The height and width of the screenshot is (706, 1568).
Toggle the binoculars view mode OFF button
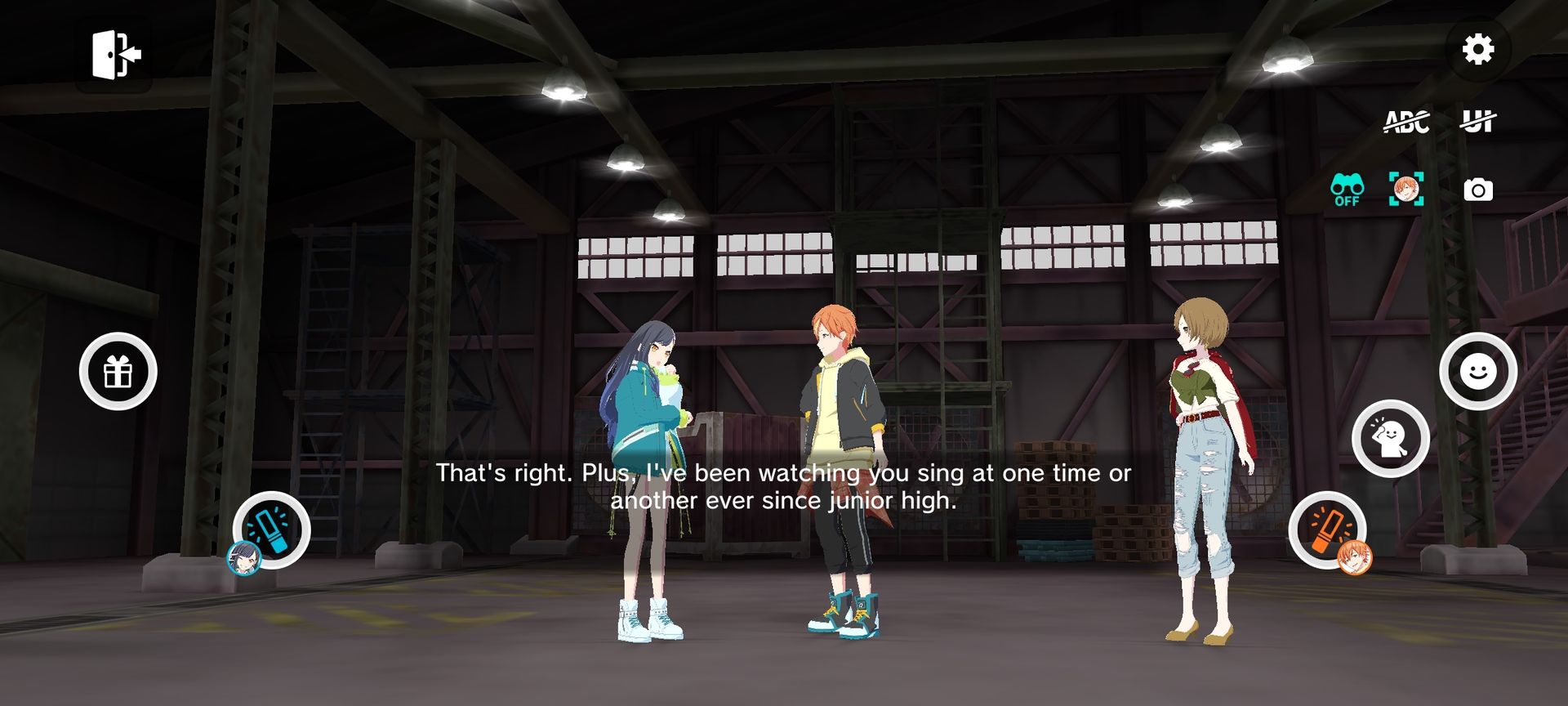(x=1347, y=190)
